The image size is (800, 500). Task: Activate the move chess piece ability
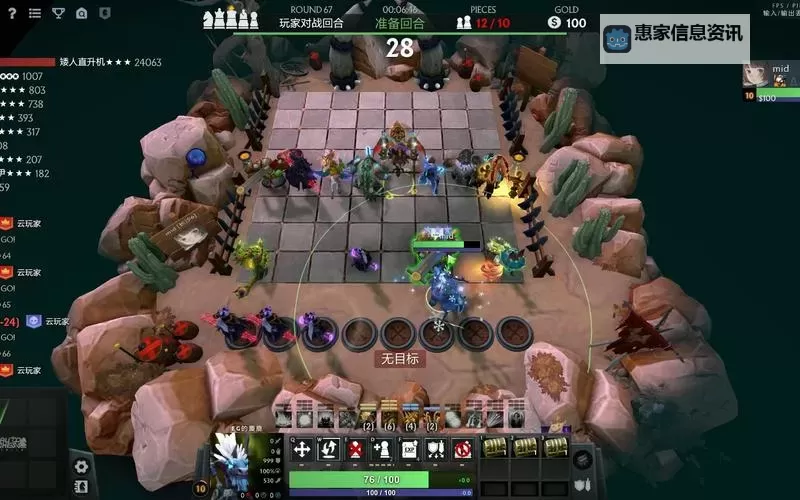point(302,449)
